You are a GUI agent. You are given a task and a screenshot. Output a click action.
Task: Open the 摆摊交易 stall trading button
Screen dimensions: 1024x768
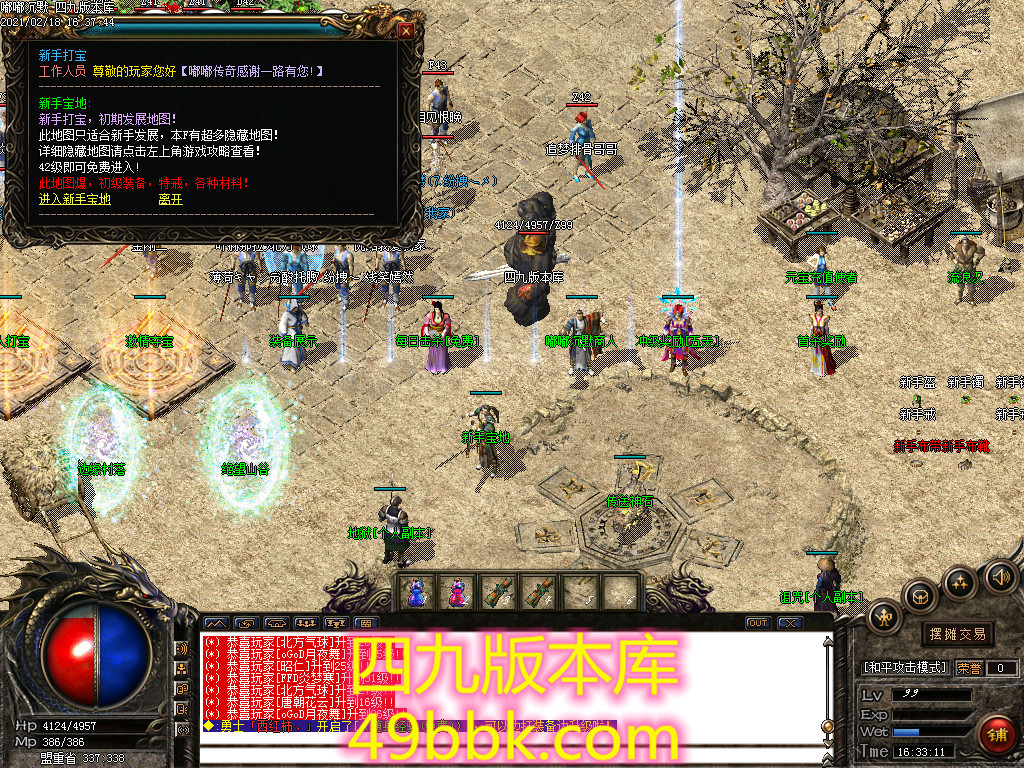coord(957,634)
